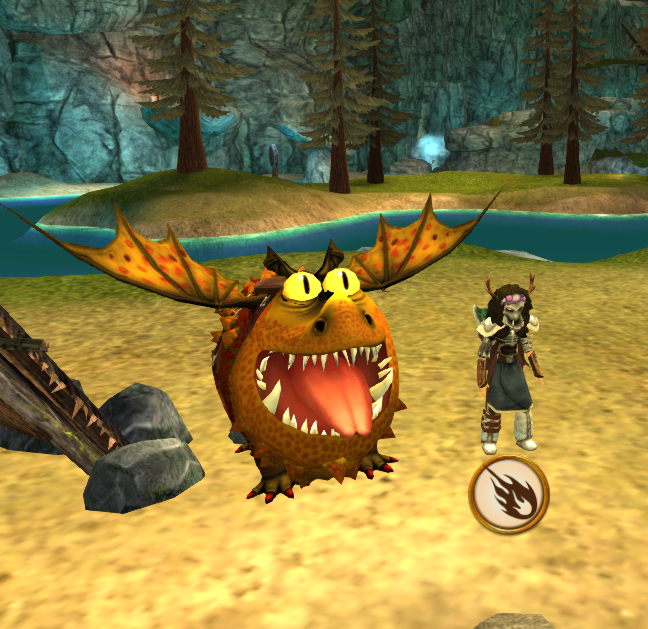Image resolution: width=648 pixels, height=629 pixels.
Task: Tap the dragon fireball attack button
Action: tap(508, 494)
